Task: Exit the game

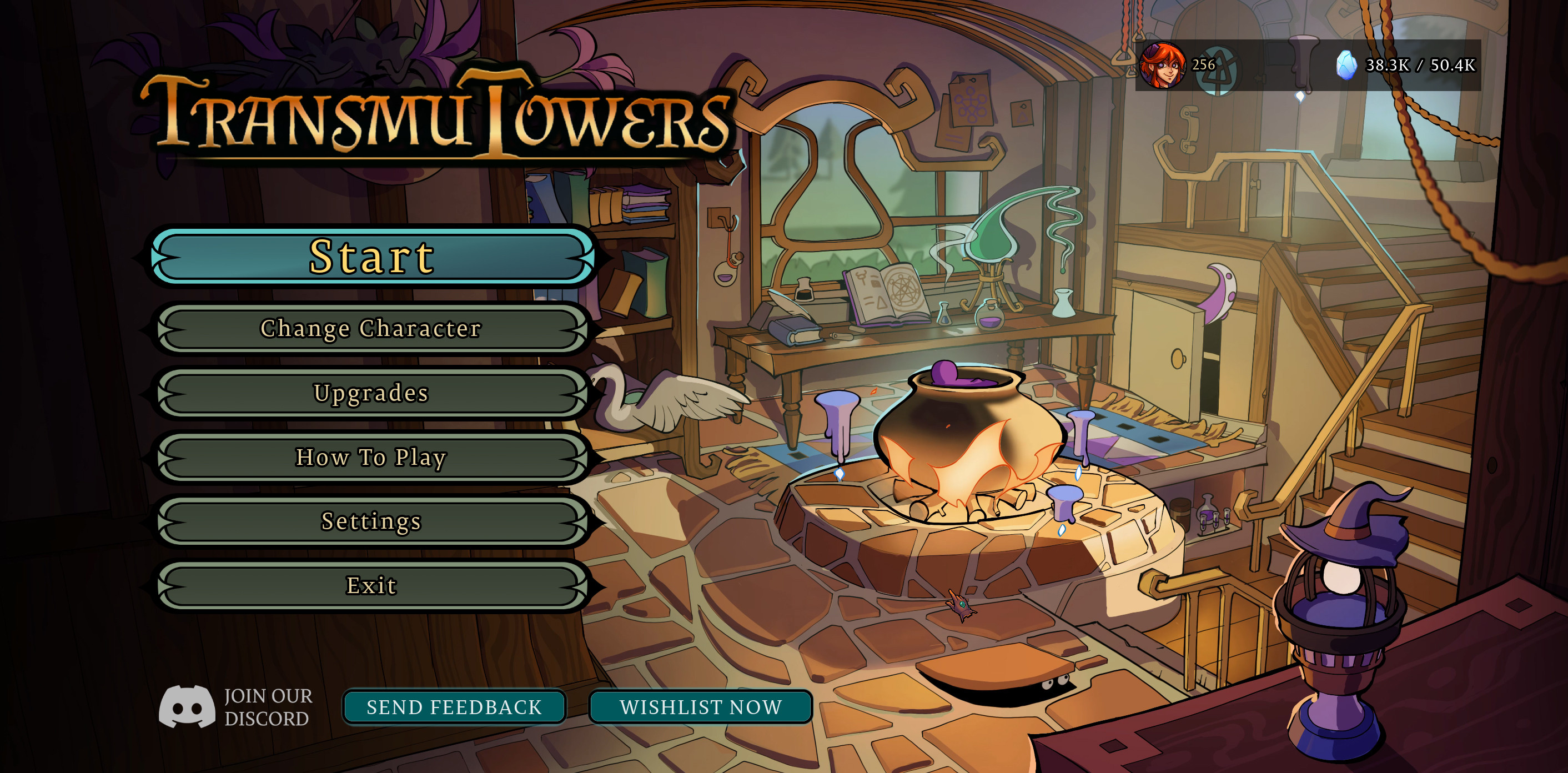Action: [371, 585]
